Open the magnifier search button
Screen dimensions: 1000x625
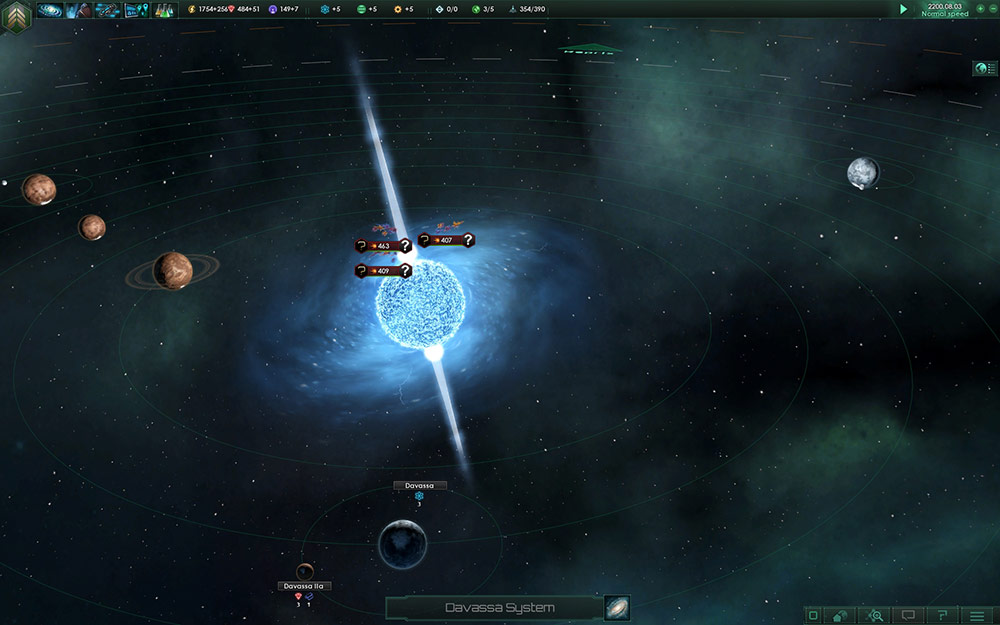[876, 615]
